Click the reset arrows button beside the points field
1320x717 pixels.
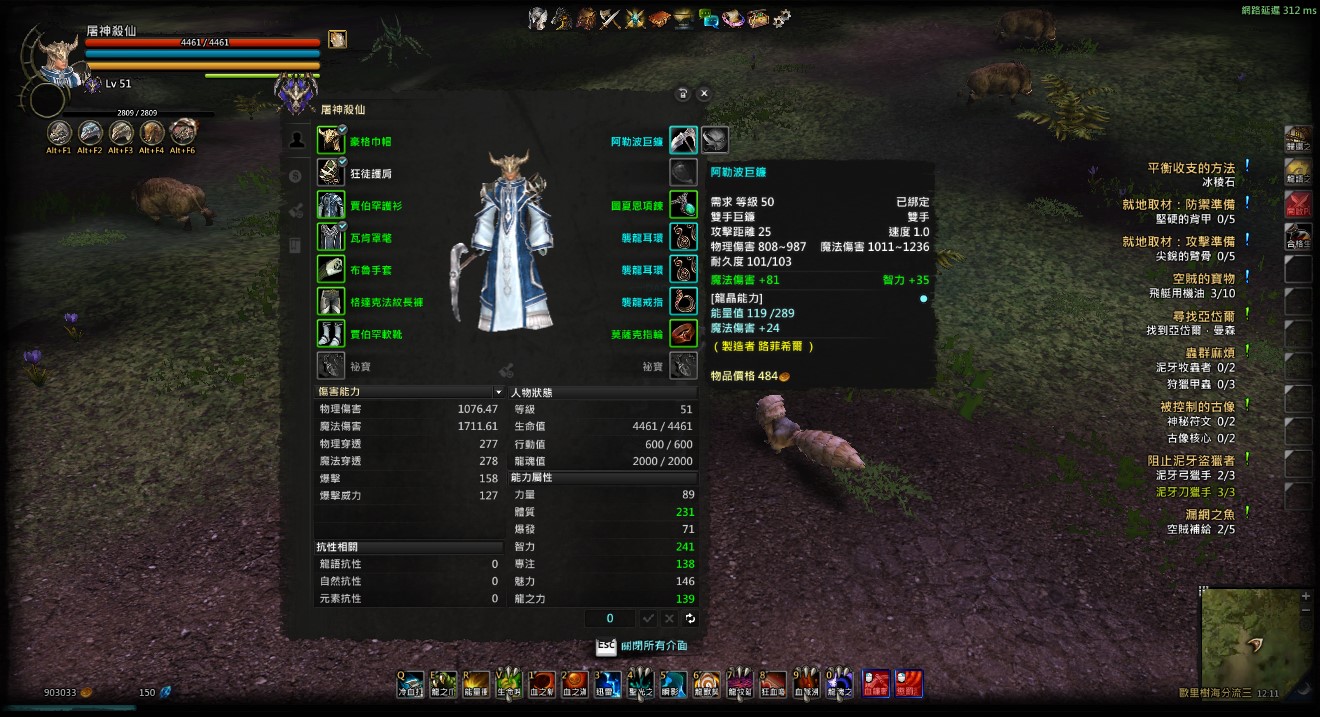pyautogui.click(x=690, y=619)
